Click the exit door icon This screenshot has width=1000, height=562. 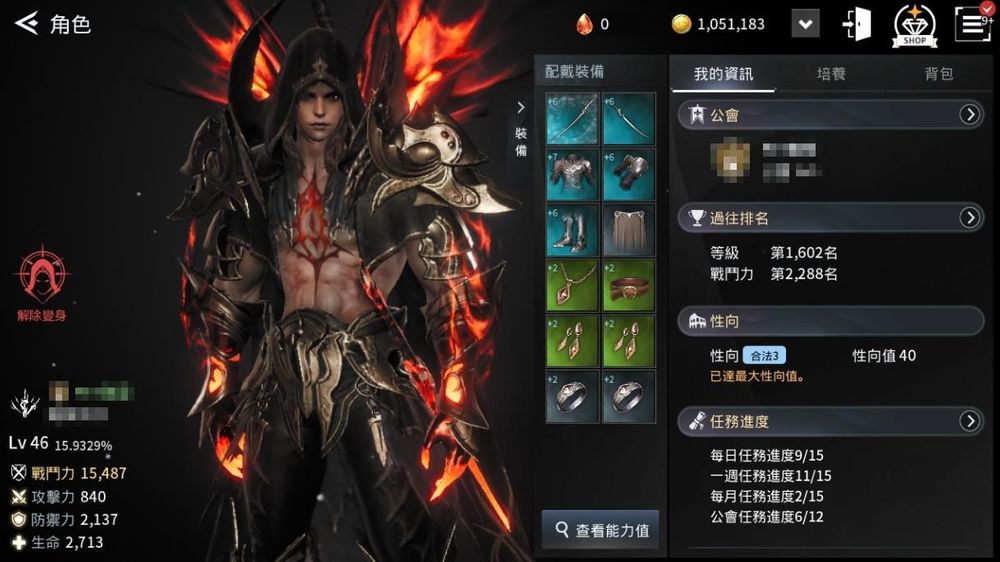(857, 24)
